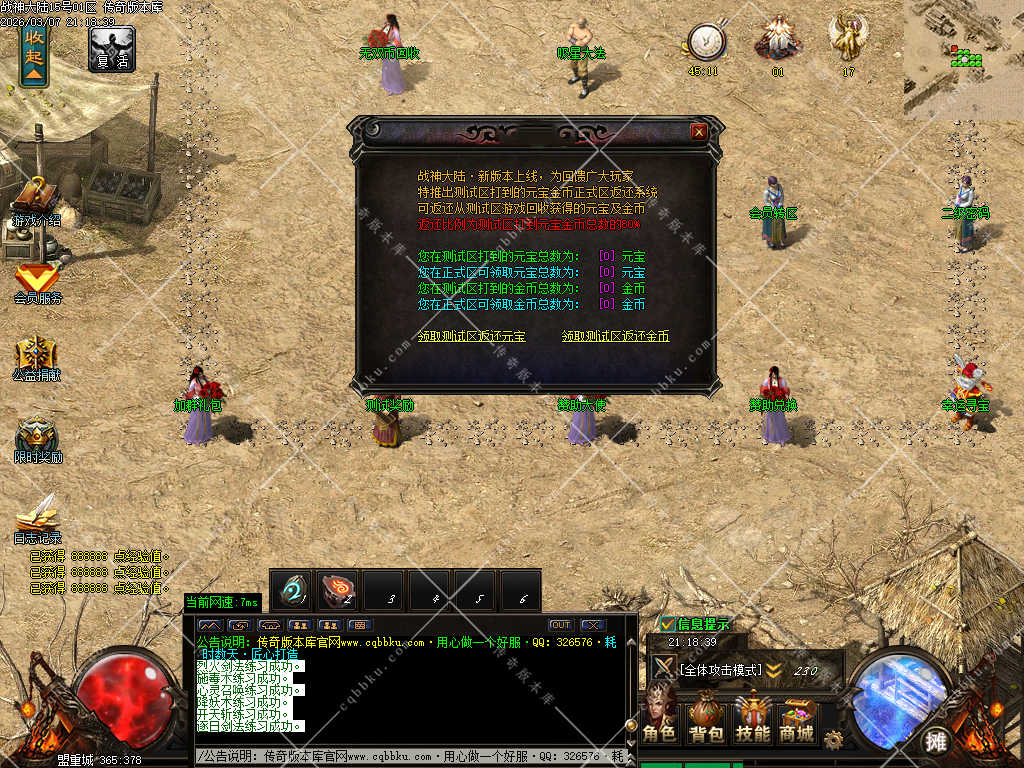Viewport: 1024px width, 768px height.
Task: Collapse the side menu with 收起
Action: coord(35,52)
